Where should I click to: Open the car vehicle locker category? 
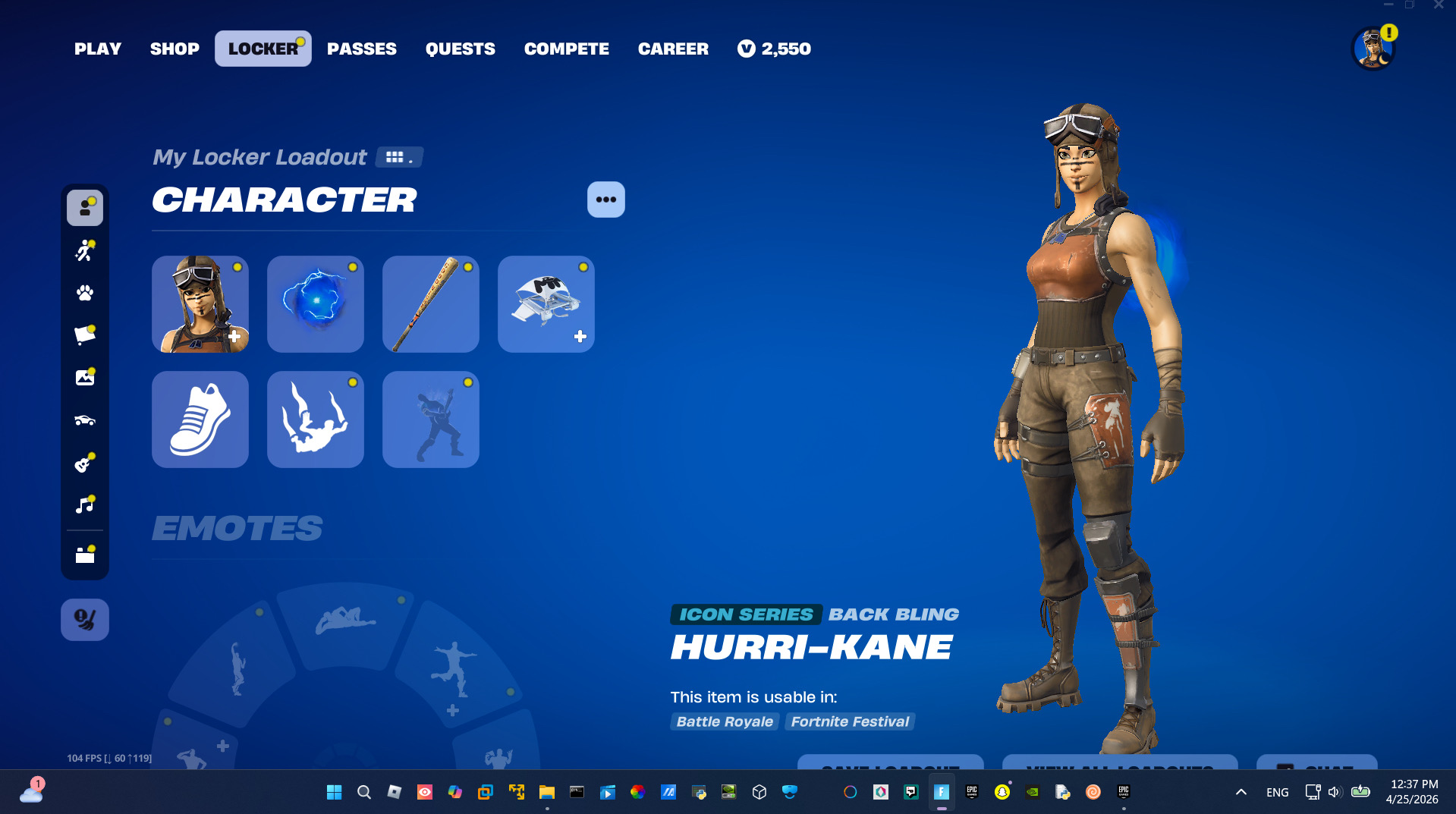pyautogui.click(x=85, y=420)
